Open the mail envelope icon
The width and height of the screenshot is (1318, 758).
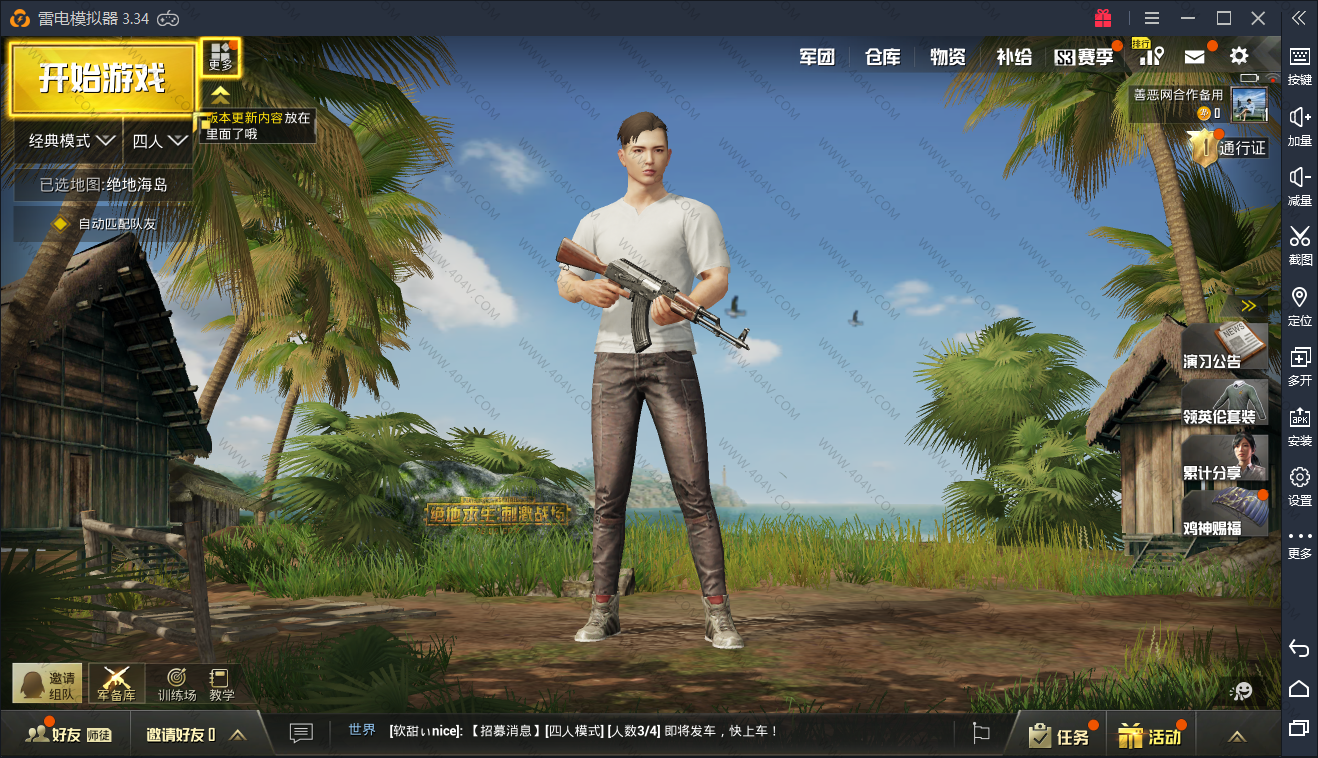(1194, 57)
